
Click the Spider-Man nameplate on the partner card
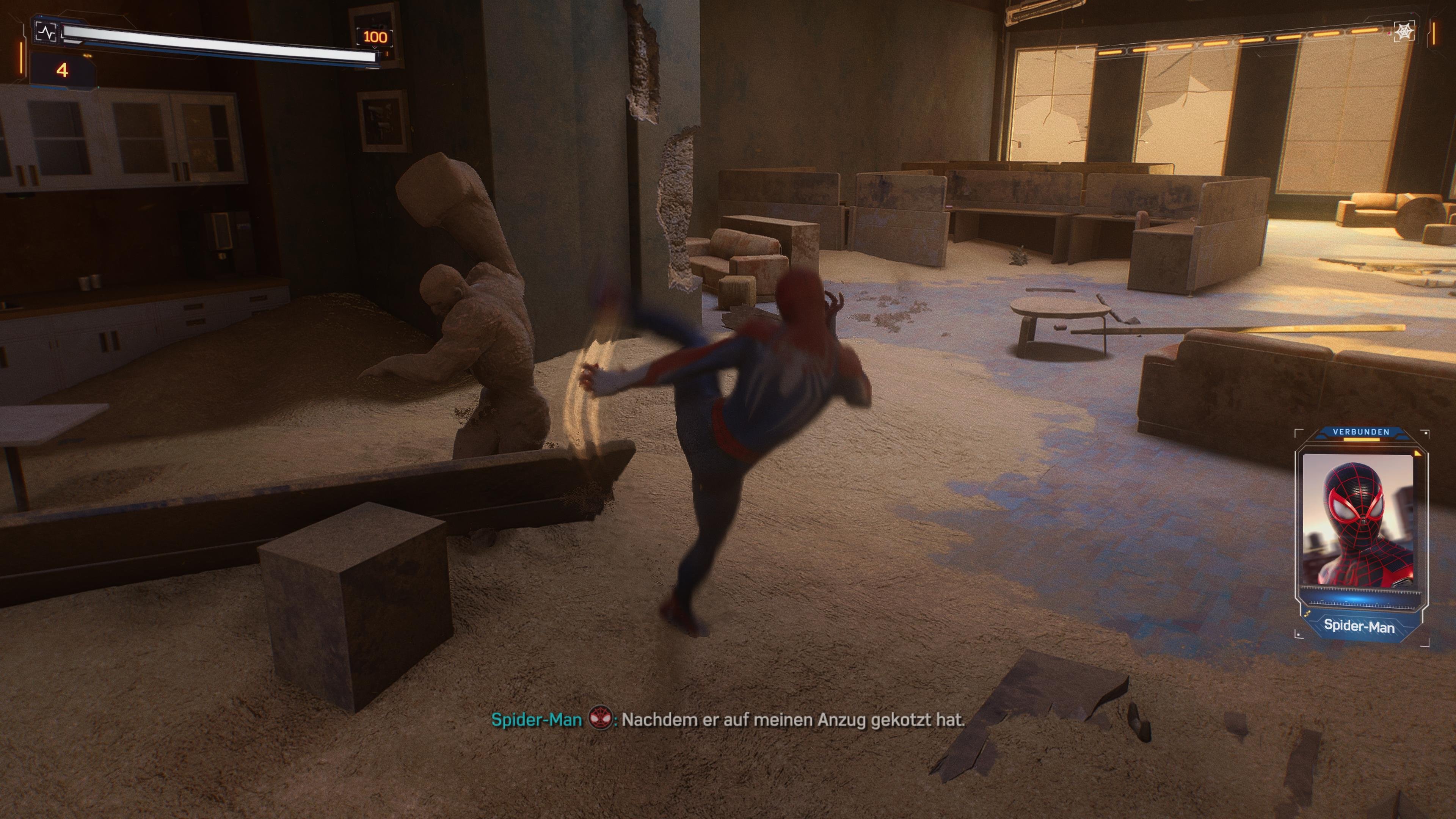pyautogui.click(x=1359, y=626)
